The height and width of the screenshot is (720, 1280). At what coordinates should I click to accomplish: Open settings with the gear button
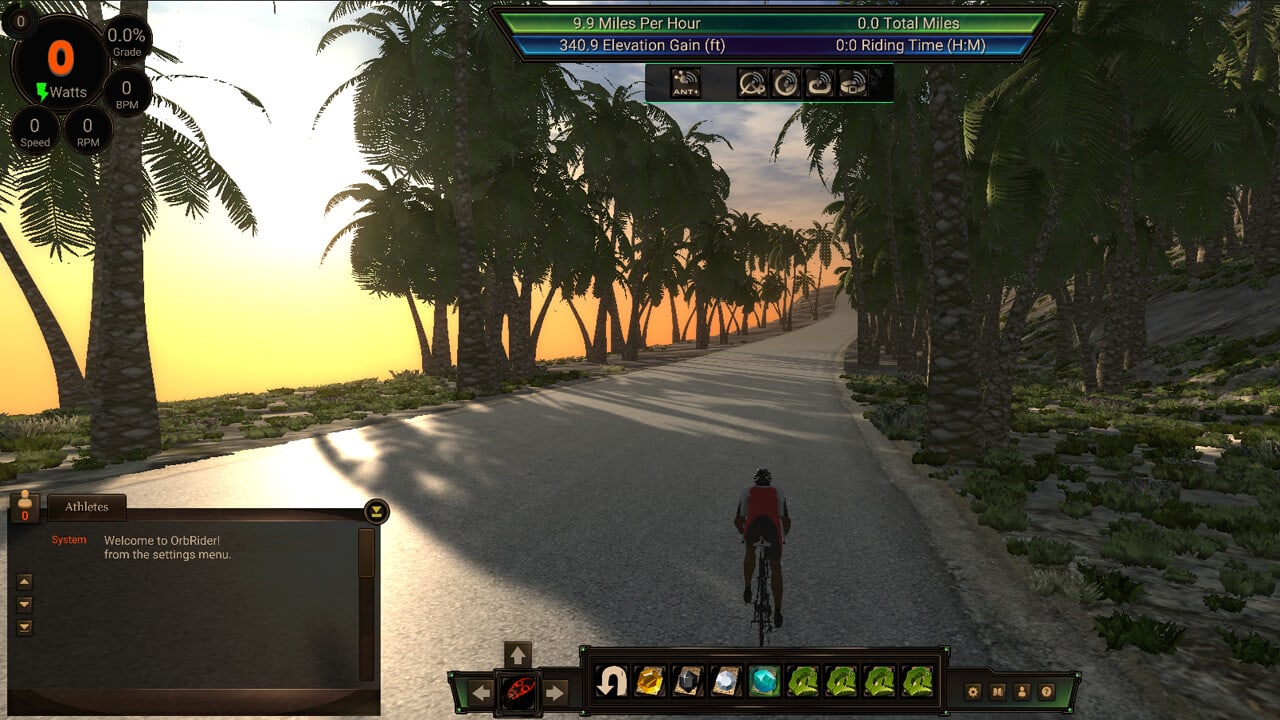973,691
